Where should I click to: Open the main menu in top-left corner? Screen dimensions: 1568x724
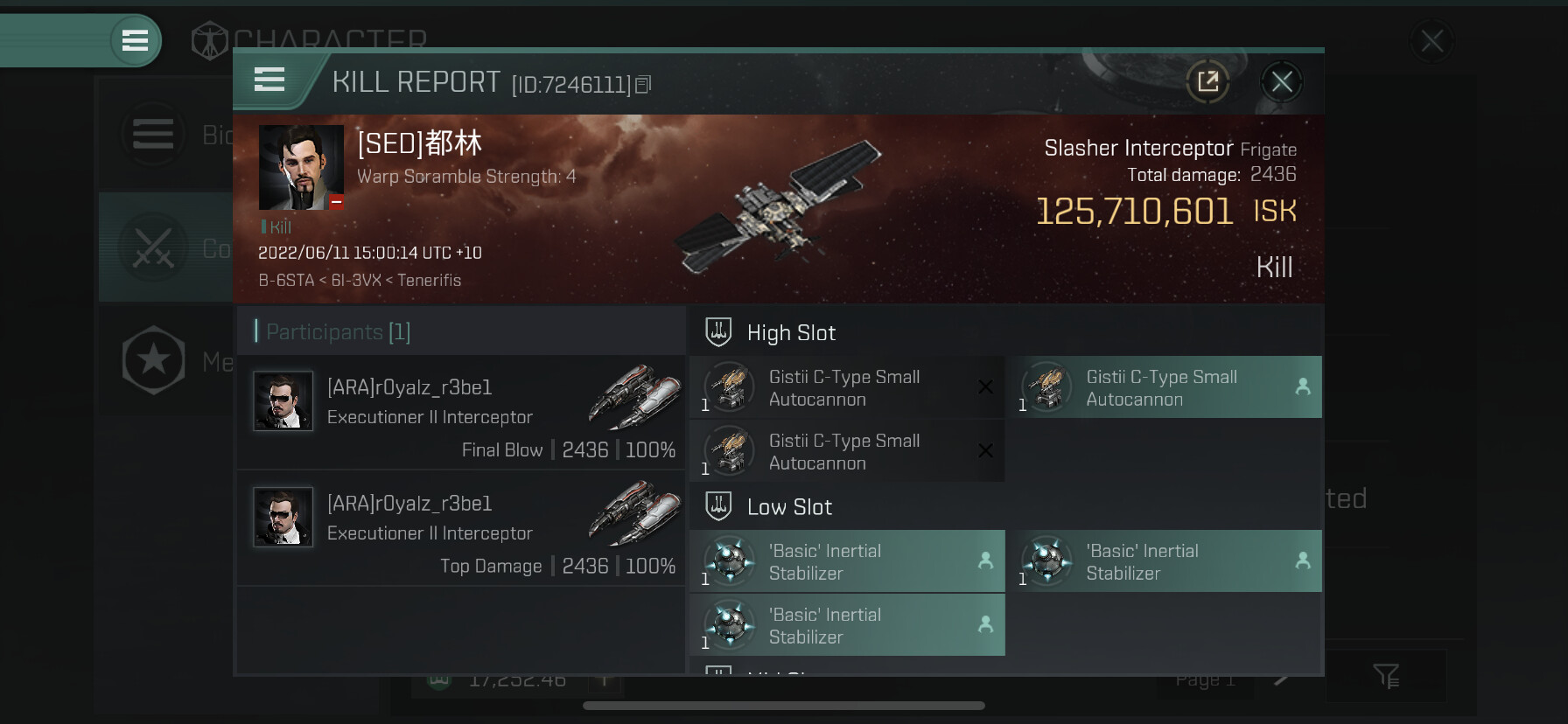pyautogui.click(x=135, y=40)
